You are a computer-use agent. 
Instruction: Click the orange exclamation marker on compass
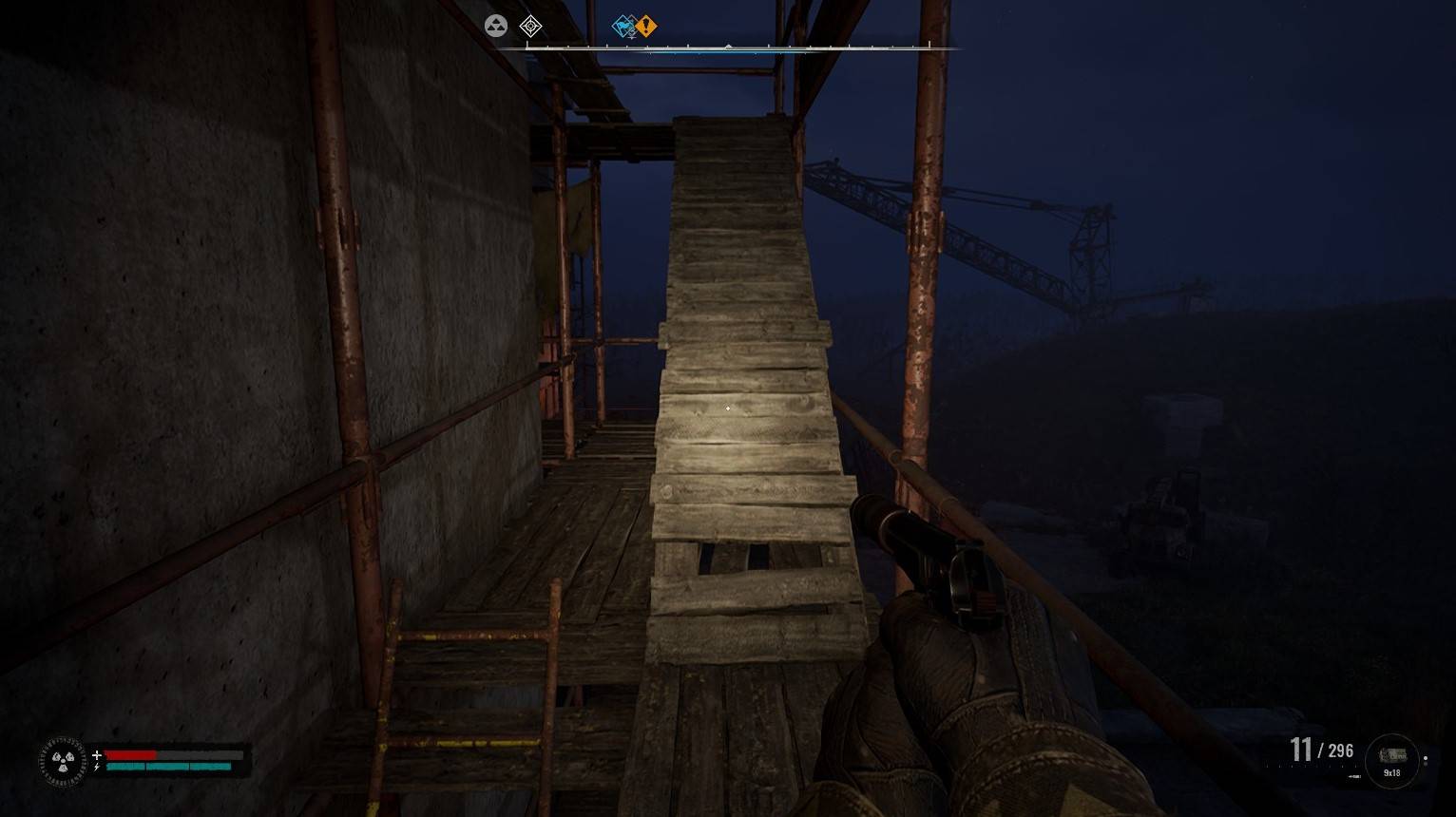pyautogui.click(x=646, y=27)
